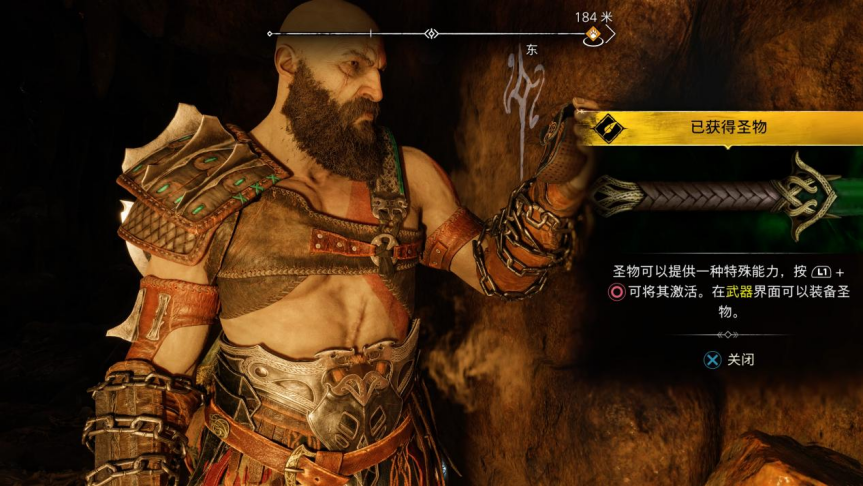Close the relic obtained popup

tap(726, 360)
